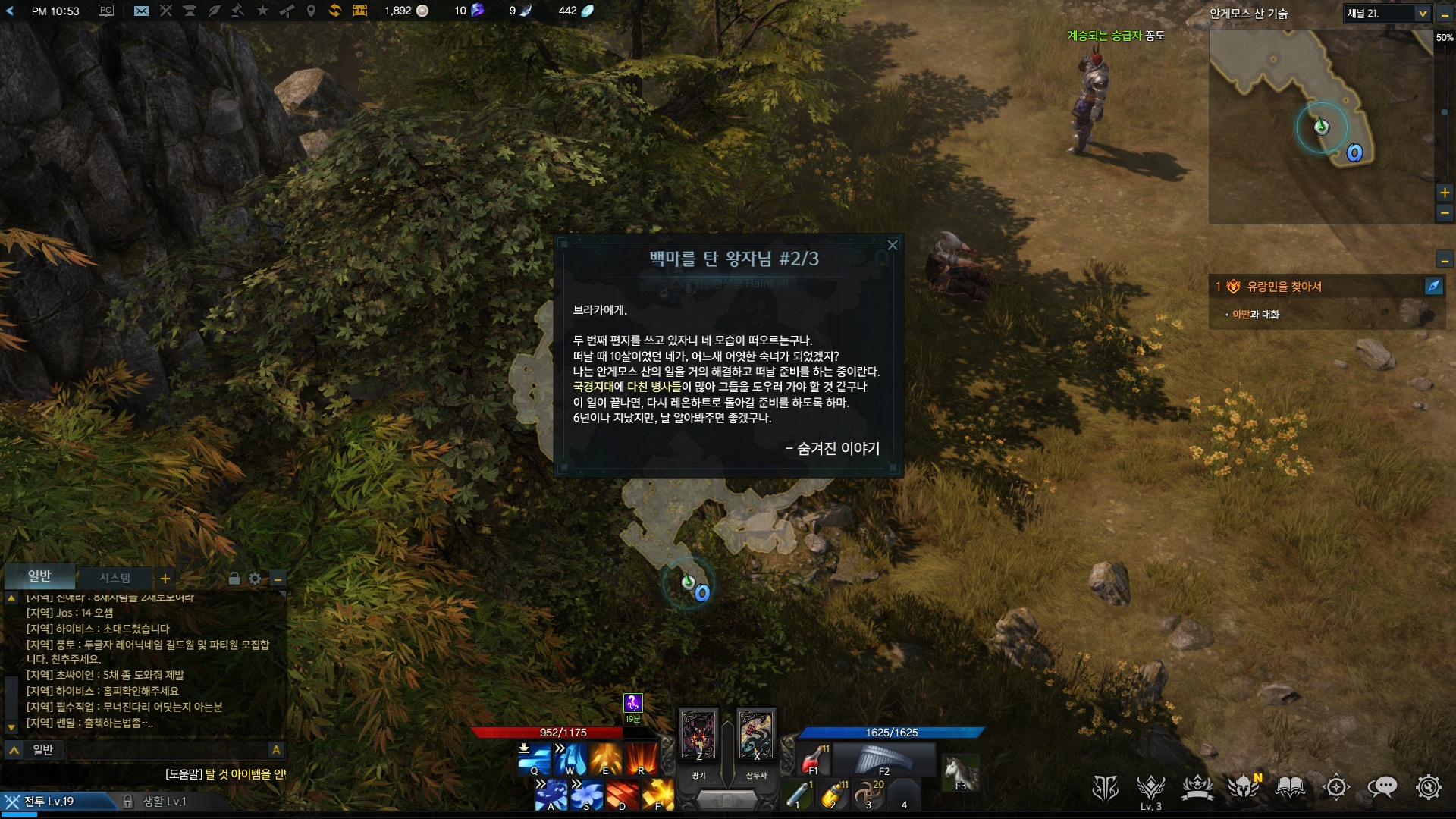Close the hidden story letter popup
This screenshot has height=819, width=1456.
pyautogui.click(x=893, y=245)
